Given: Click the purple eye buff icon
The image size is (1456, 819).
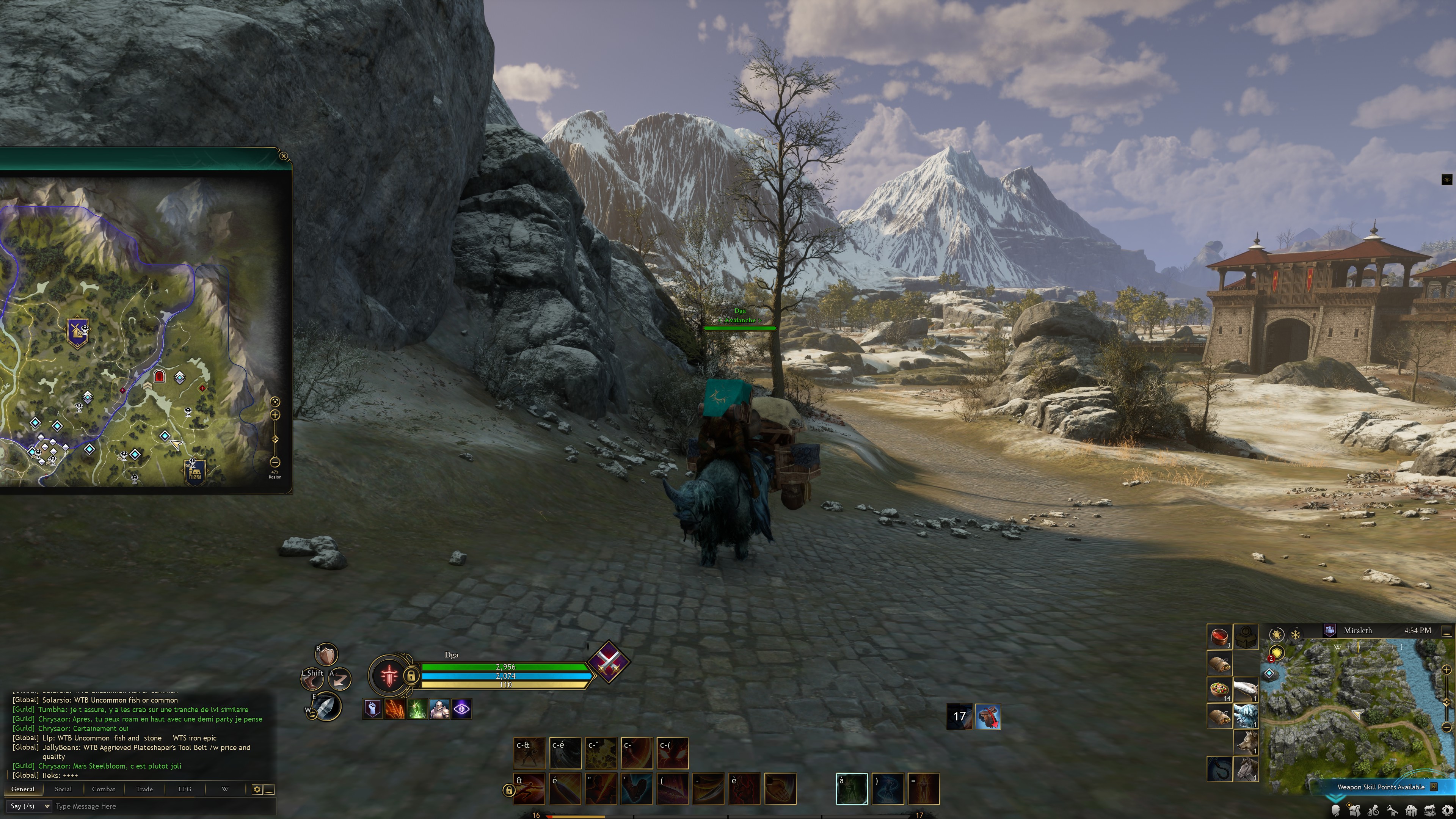Looking at the screenshot, I should [x=461, y=709].
